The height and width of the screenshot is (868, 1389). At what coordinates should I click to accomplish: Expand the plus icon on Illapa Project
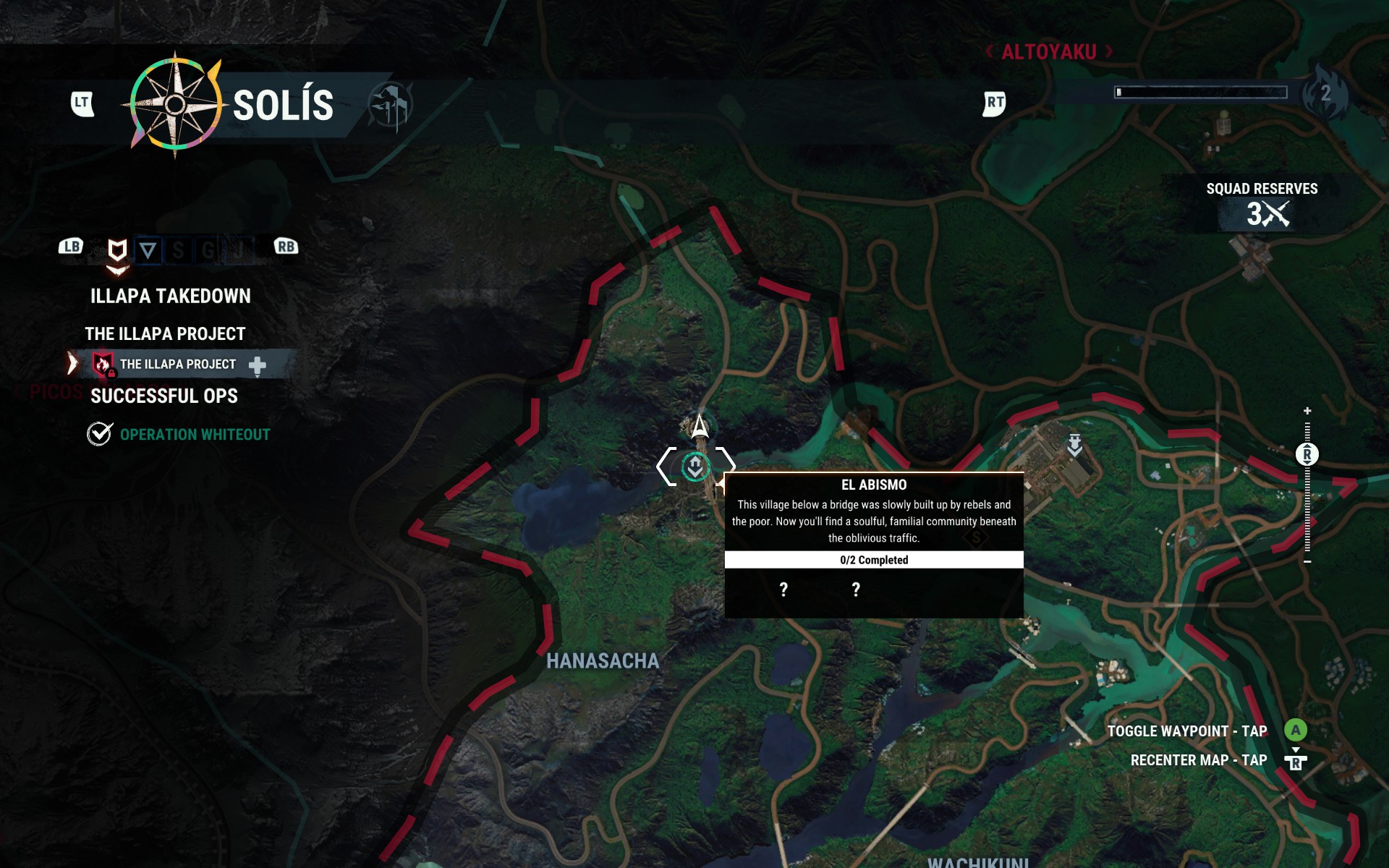point(258,365)
